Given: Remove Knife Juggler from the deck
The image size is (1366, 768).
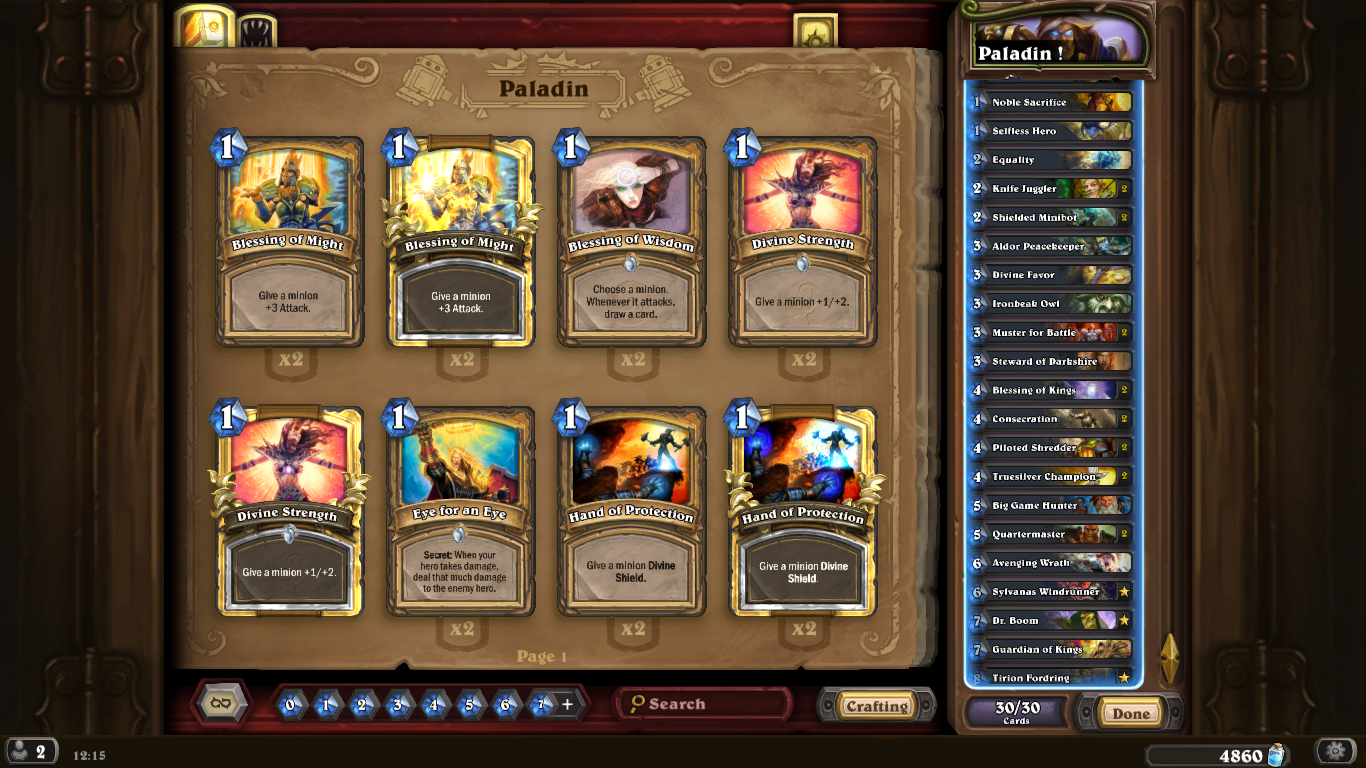Looking at the screenshot, I should pos(1052,188).
